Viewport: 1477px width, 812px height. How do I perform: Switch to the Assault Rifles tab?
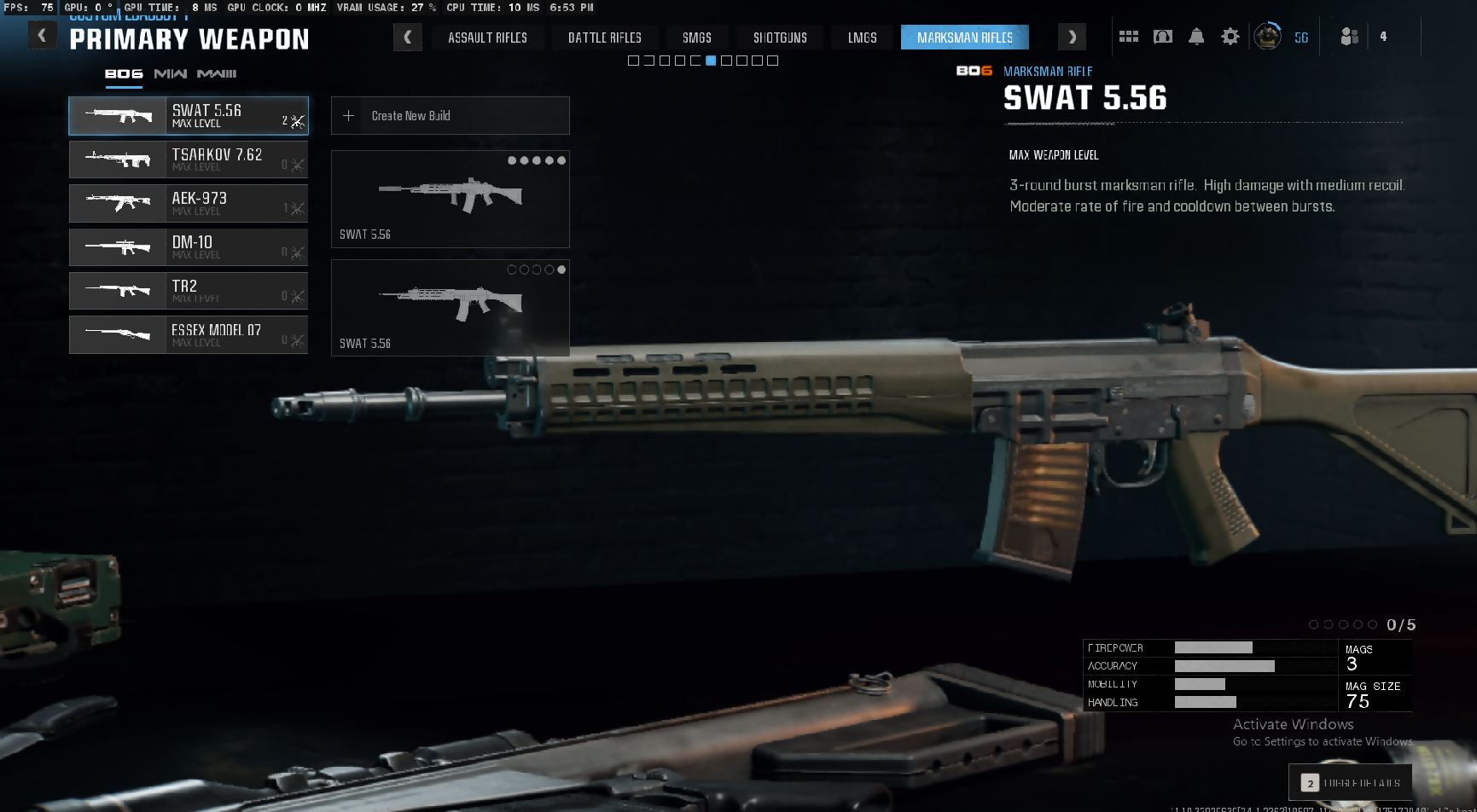tap(487, 38)
